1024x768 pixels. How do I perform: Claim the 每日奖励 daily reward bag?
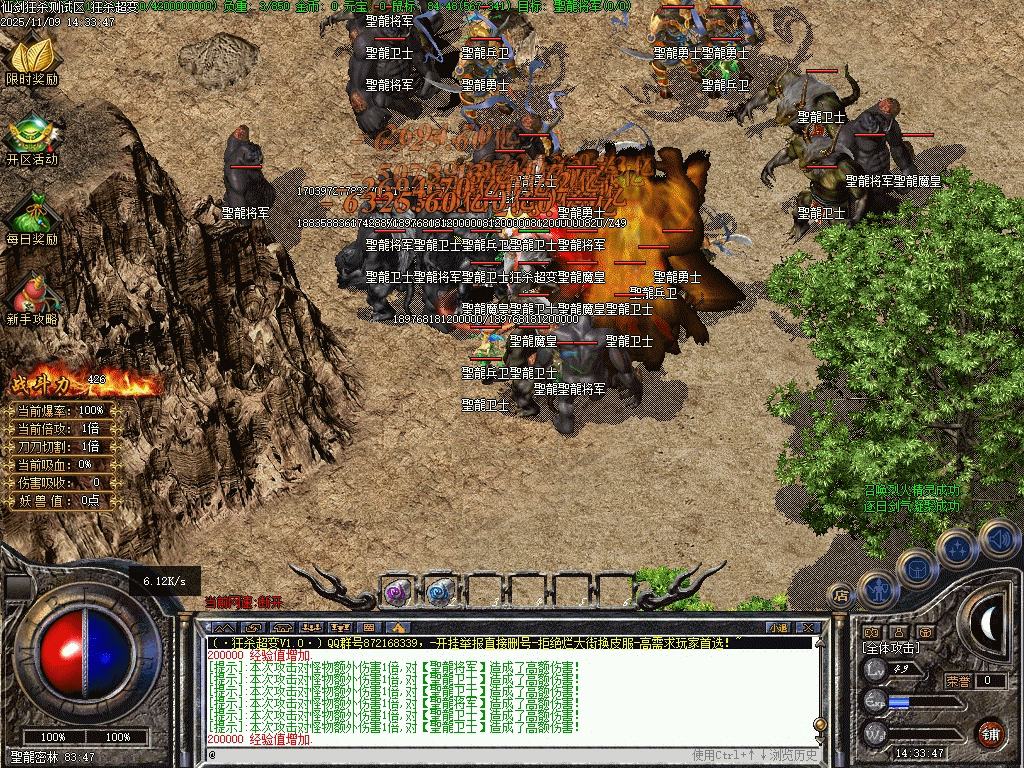click(x=31, y=218)
